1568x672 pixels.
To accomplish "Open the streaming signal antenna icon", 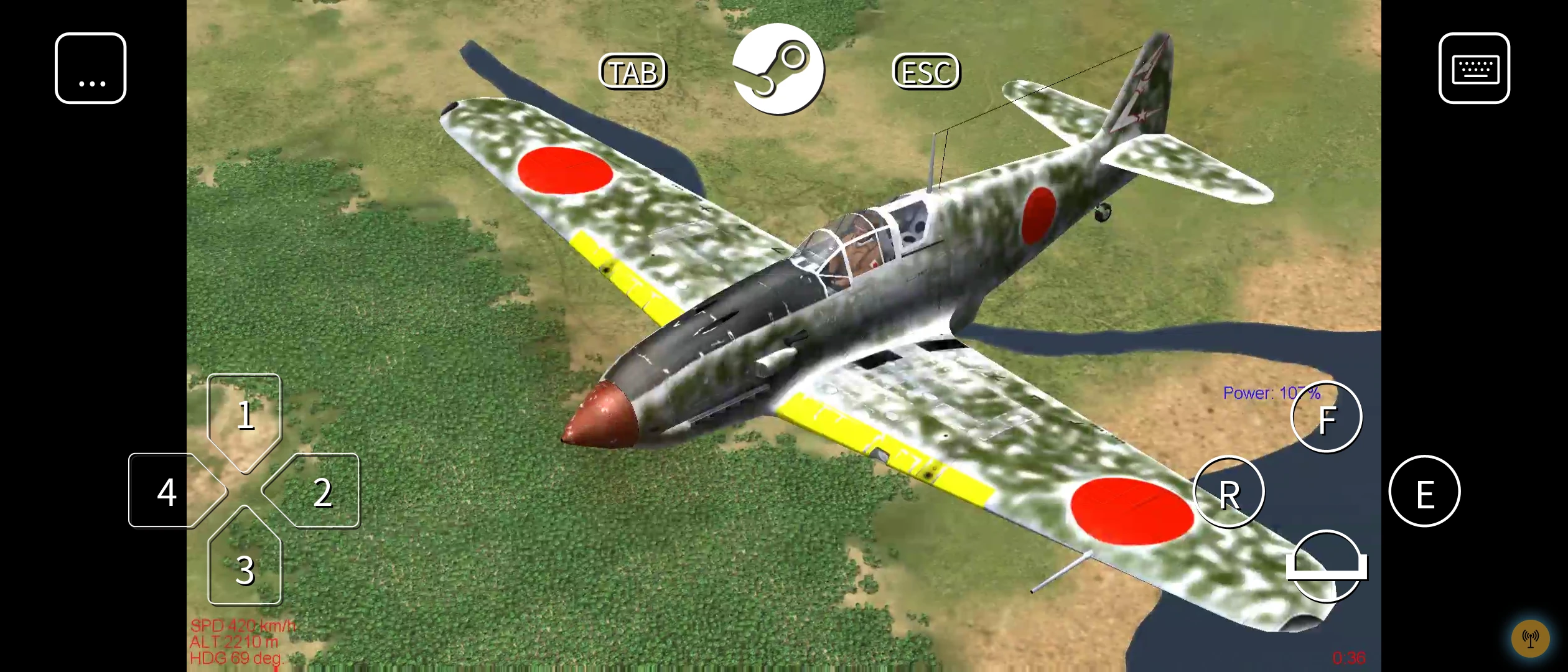I will click(x=1530, y=638).
